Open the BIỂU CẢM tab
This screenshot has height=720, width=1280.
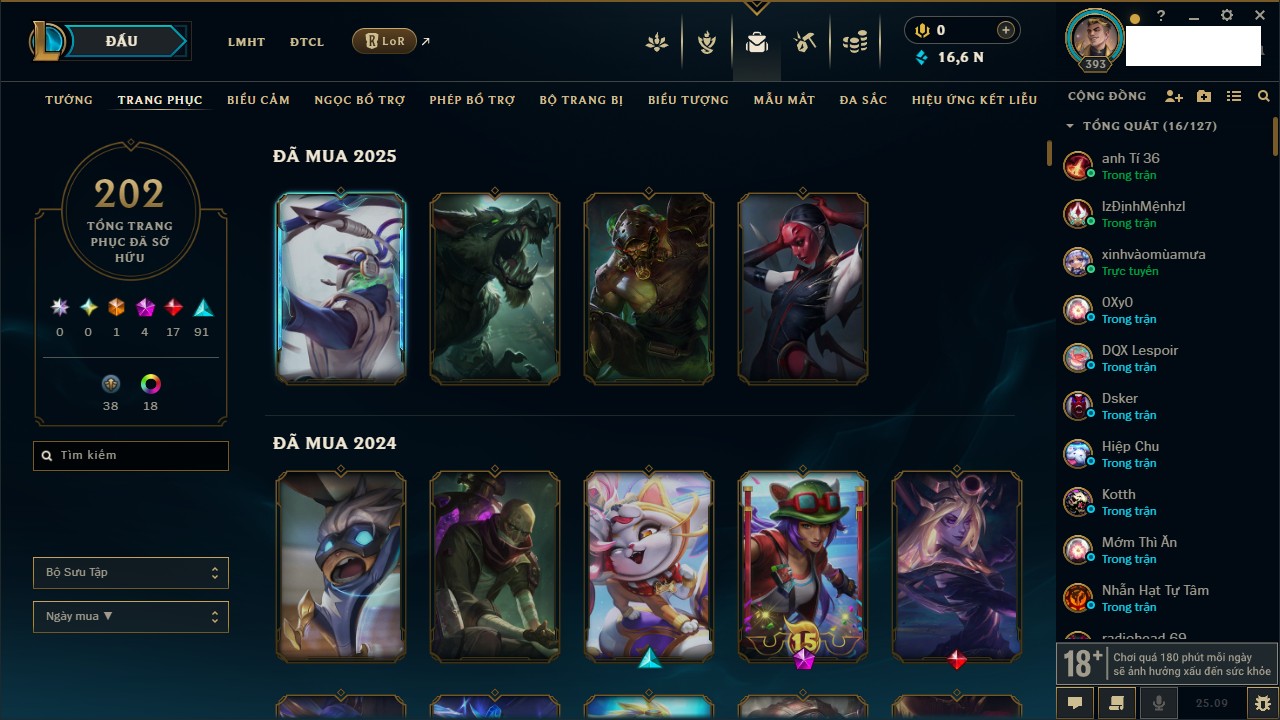[258, 100]
